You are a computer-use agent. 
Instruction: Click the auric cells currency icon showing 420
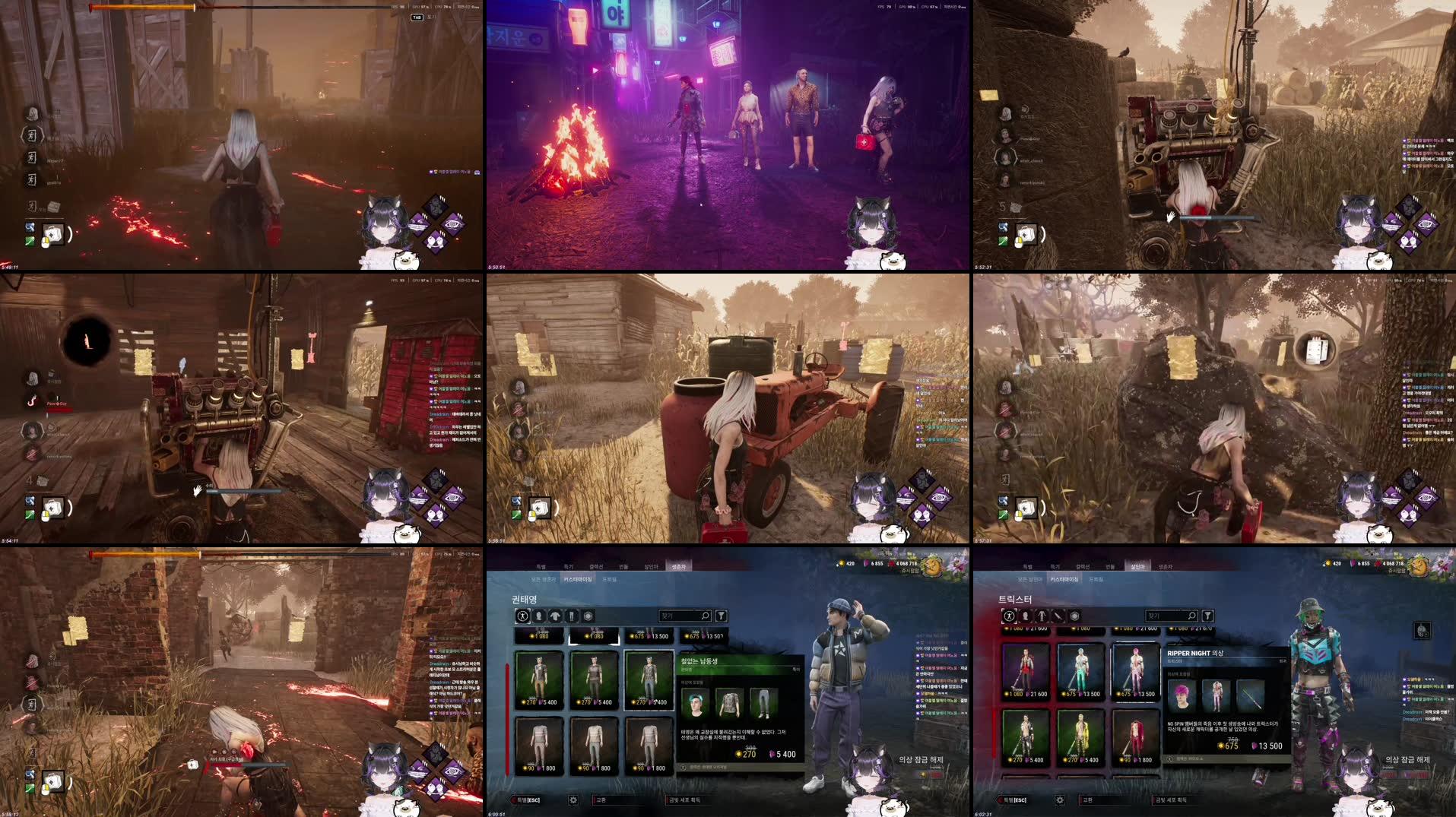pyautogui.click(x=842, y=563)
